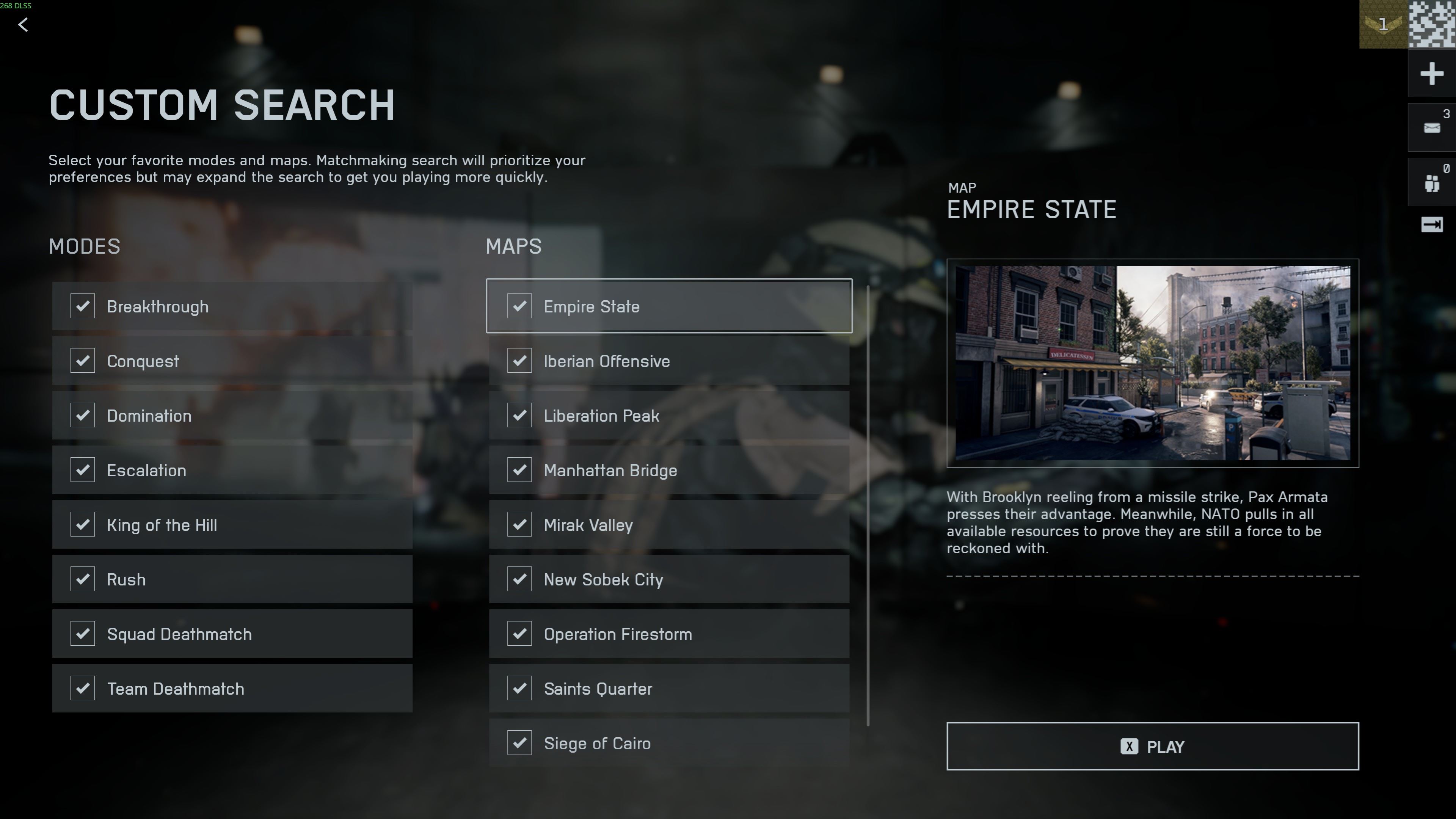The width and height of the screenshot is (1456, 819).
Task: Toggle Squad Deathmatch mode
Action: point(83,634)
